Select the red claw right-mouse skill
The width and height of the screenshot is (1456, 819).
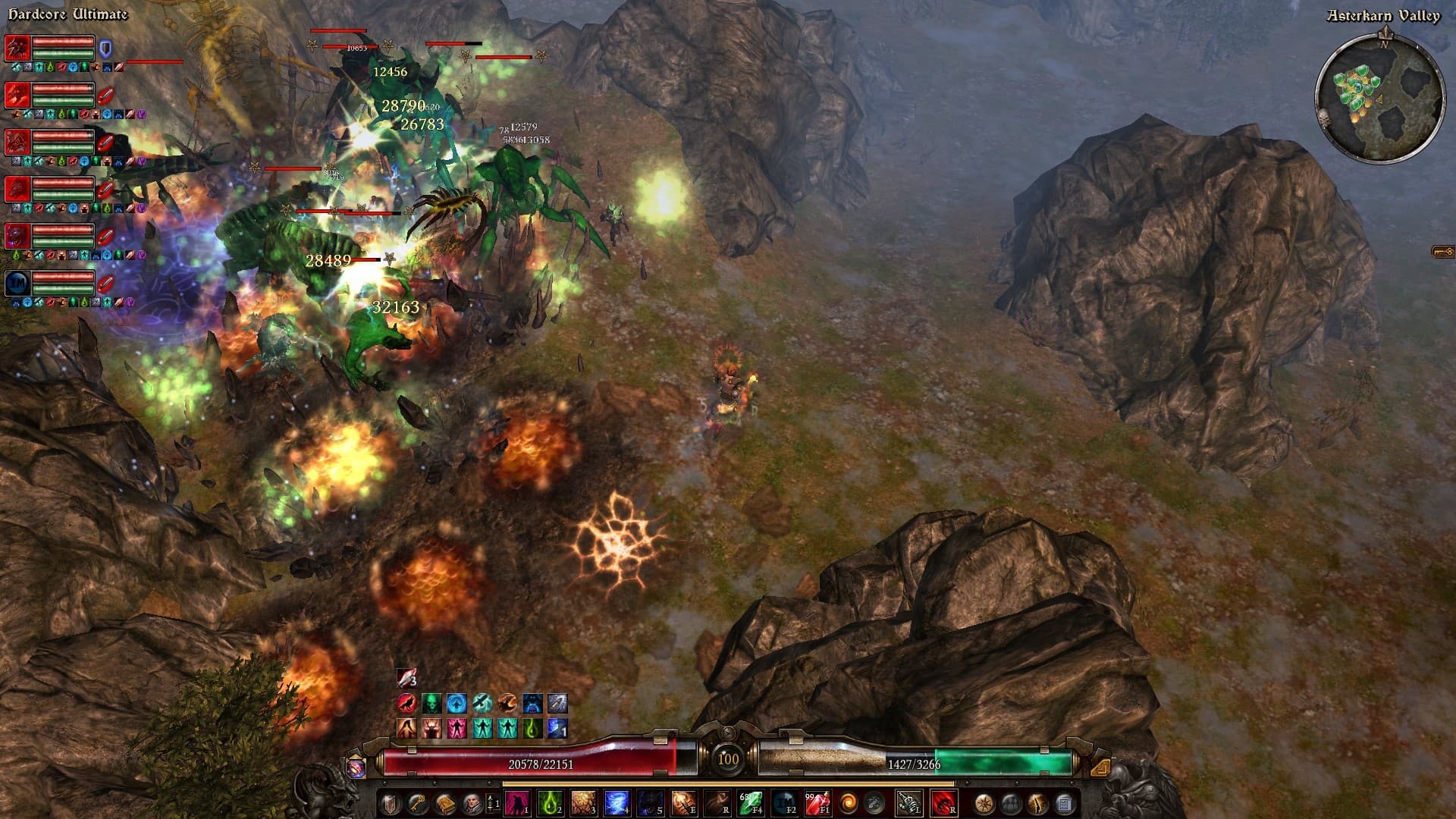pyautogui.click(x=943, y=803)
